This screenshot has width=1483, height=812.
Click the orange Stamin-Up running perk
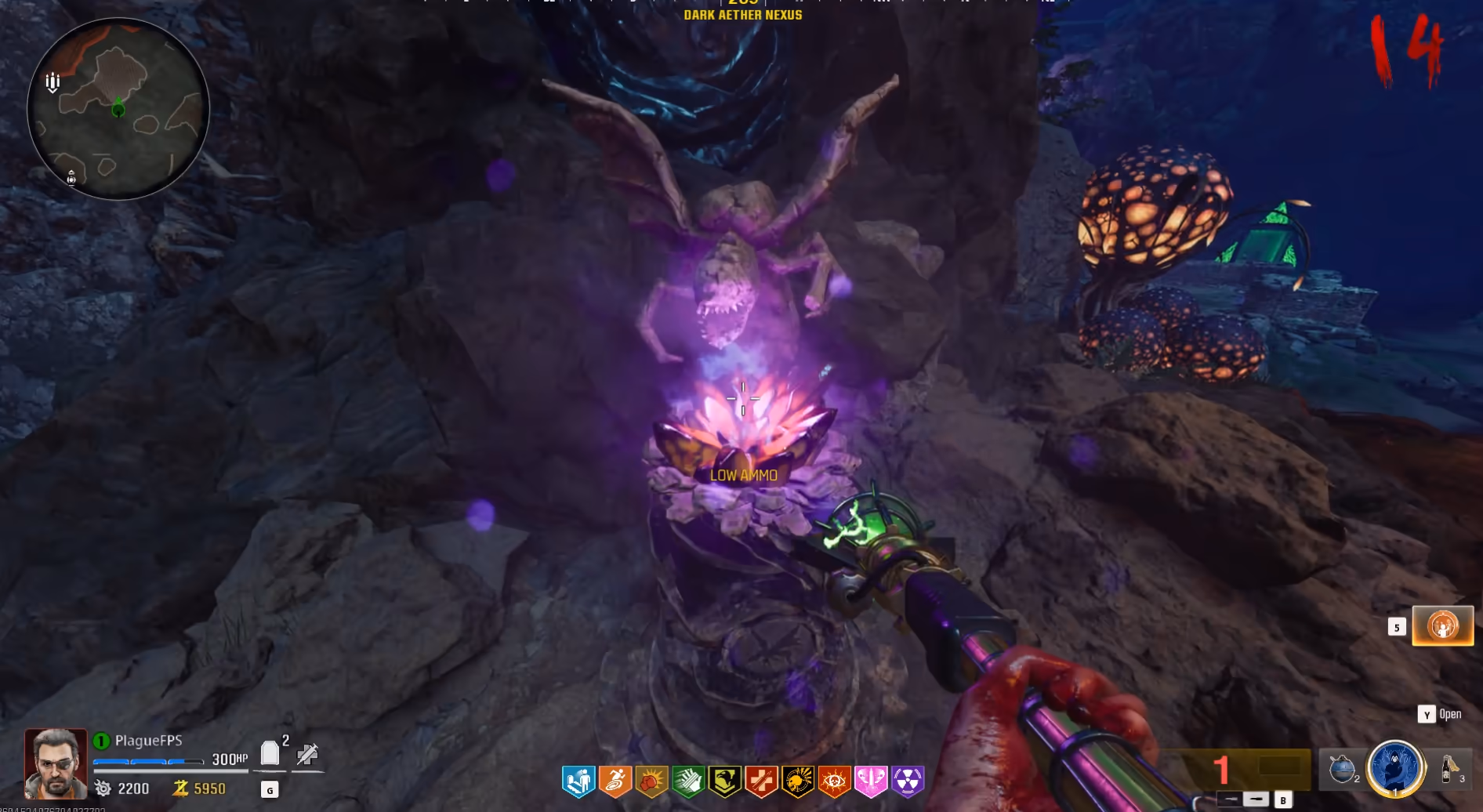tap(615, 781)
